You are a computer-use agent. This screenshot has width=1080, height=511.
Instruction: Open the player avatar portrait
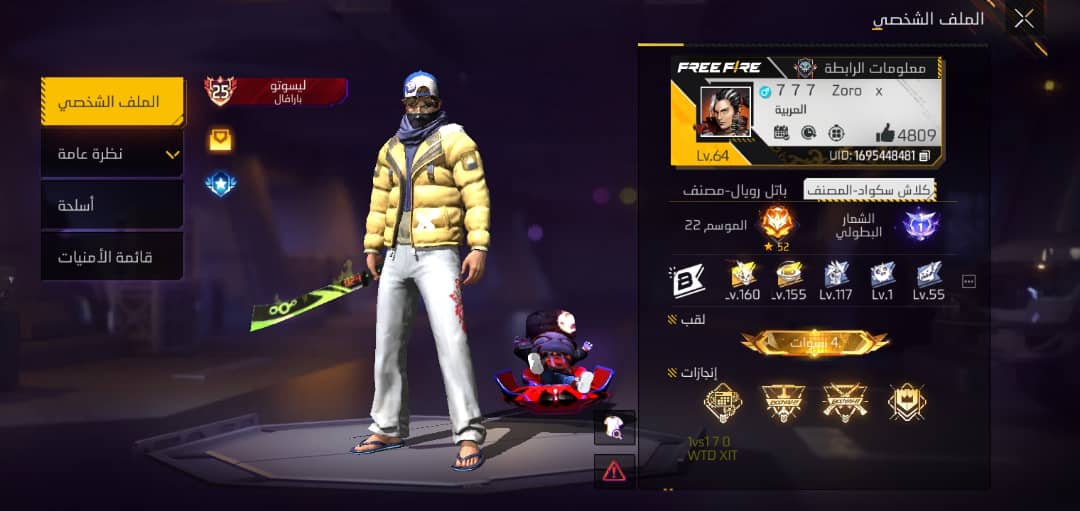[x=725, y=112]
